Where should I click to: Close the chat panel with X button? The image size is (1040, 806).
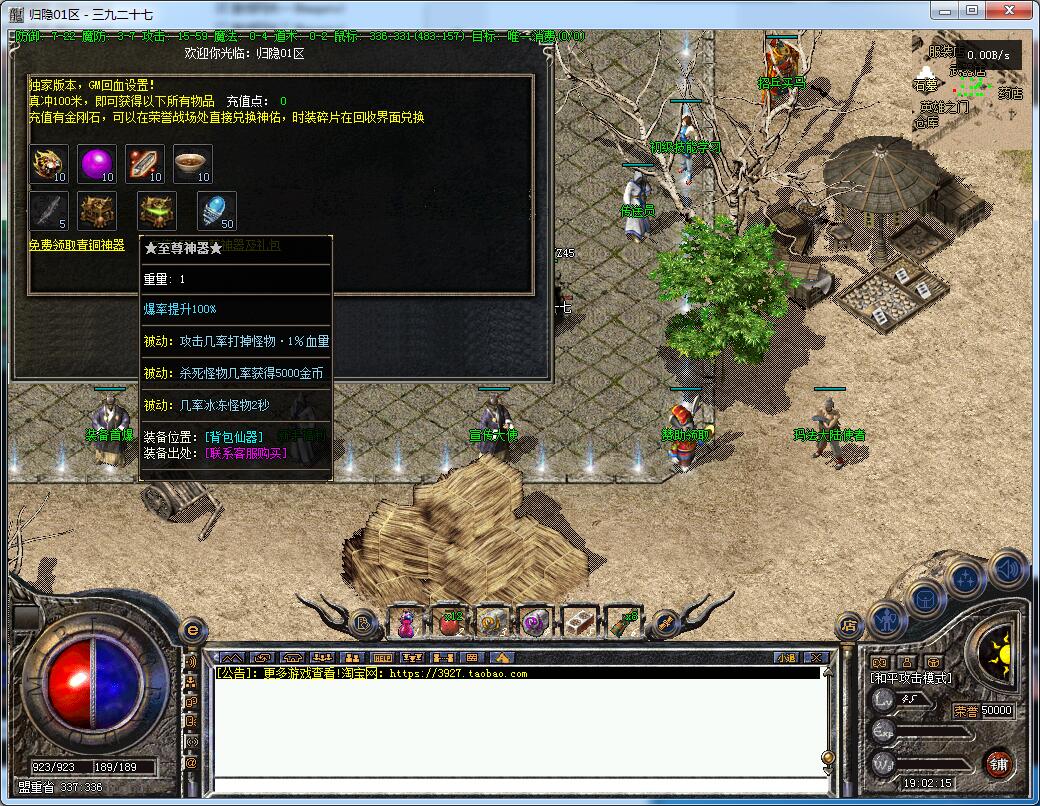pos(815,658)
